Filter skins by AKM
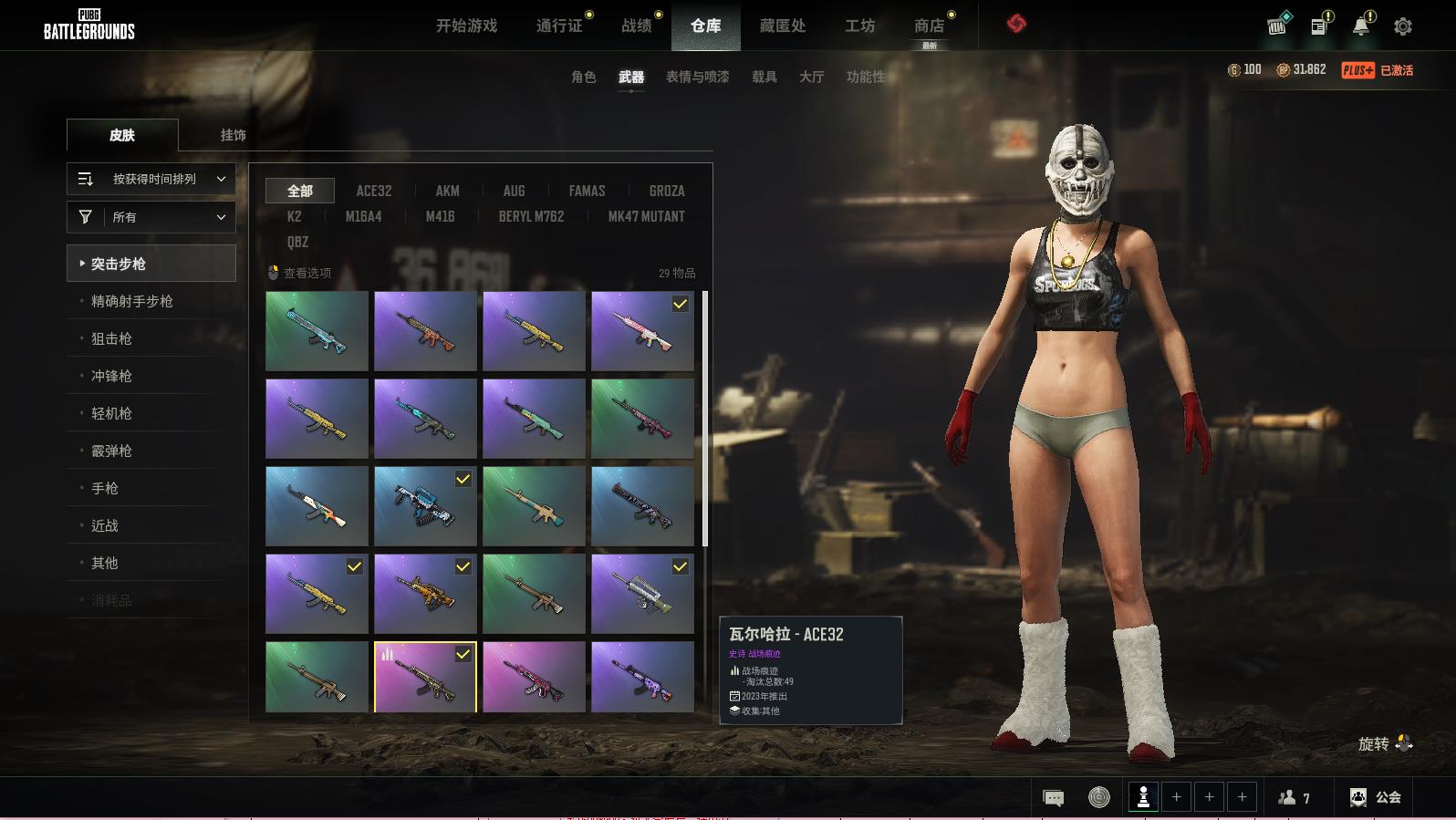Image resolution: width=1456 pixels, height=820 pixels. (x=447, y=191)
